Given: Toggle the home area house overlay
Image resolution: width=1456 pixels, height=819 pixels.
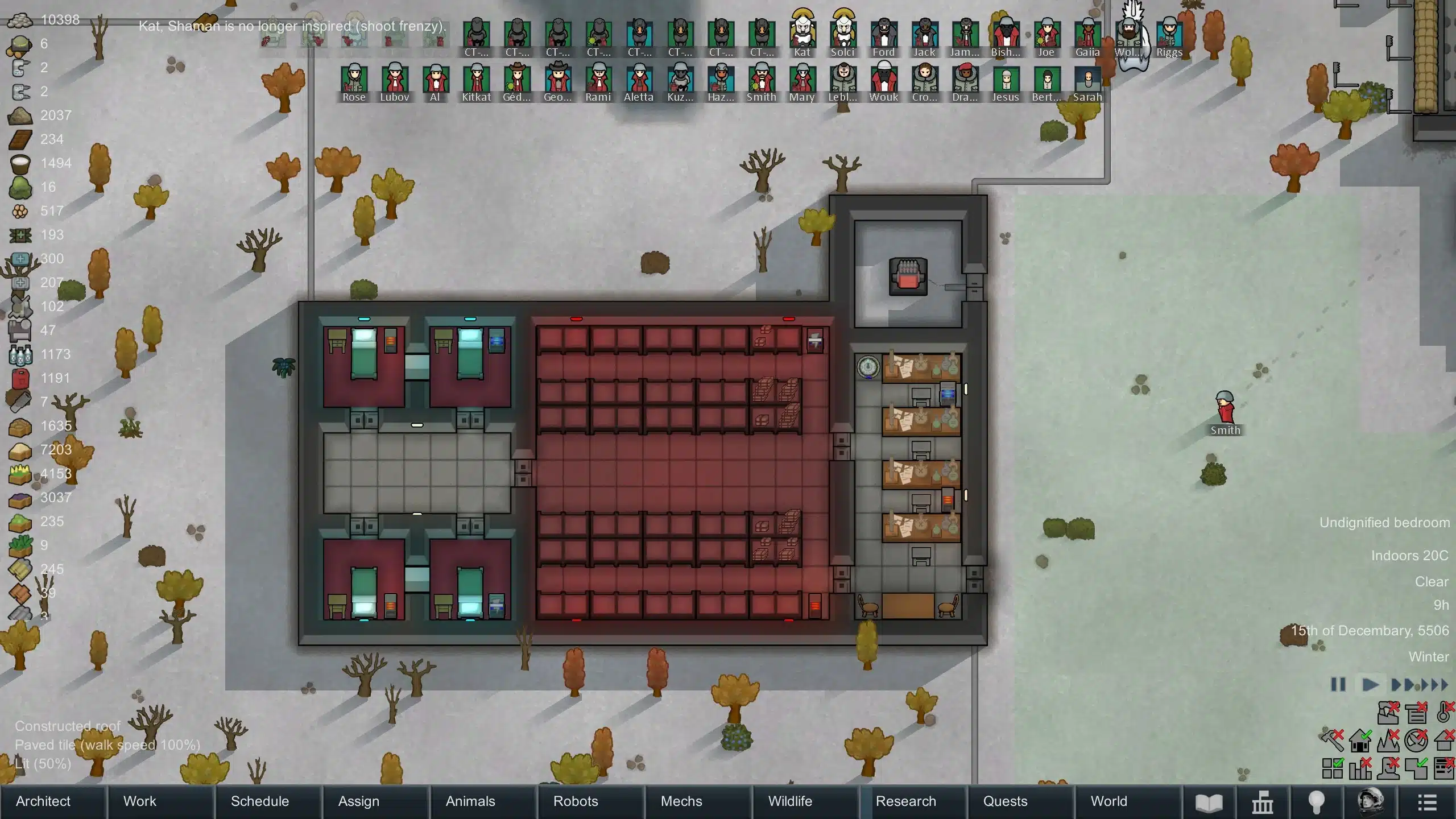Looking at the screenshot, I should click(1360, 741).
